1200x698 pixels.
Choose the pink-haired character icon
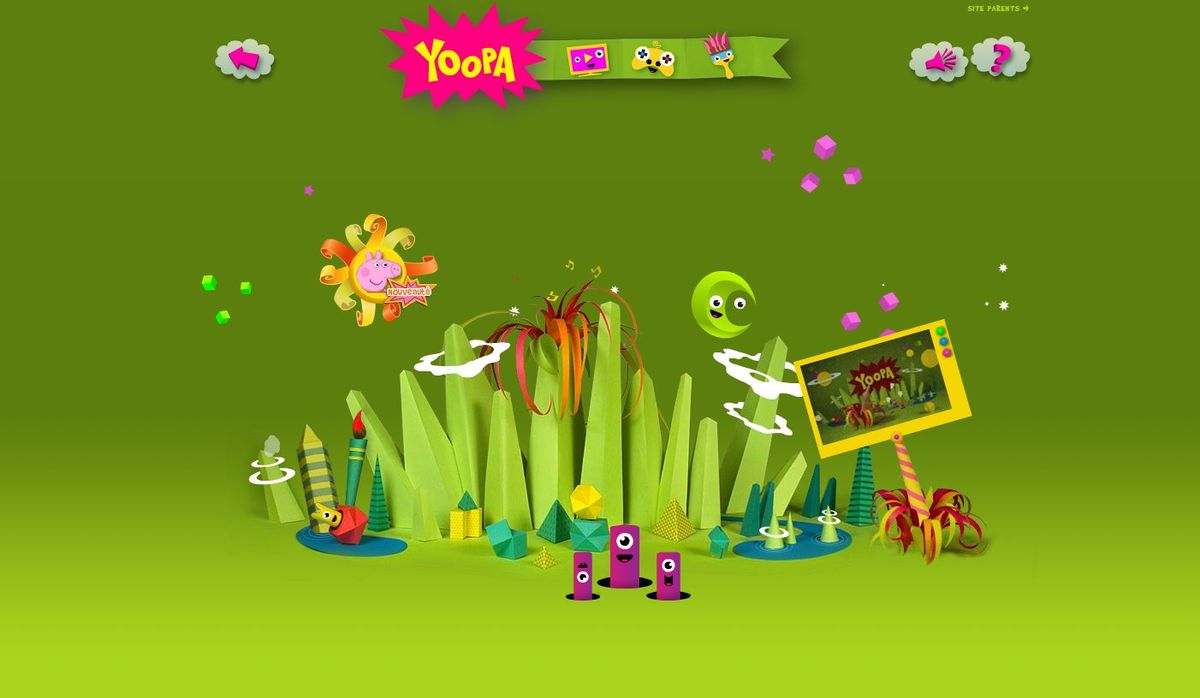coord(716,55)
